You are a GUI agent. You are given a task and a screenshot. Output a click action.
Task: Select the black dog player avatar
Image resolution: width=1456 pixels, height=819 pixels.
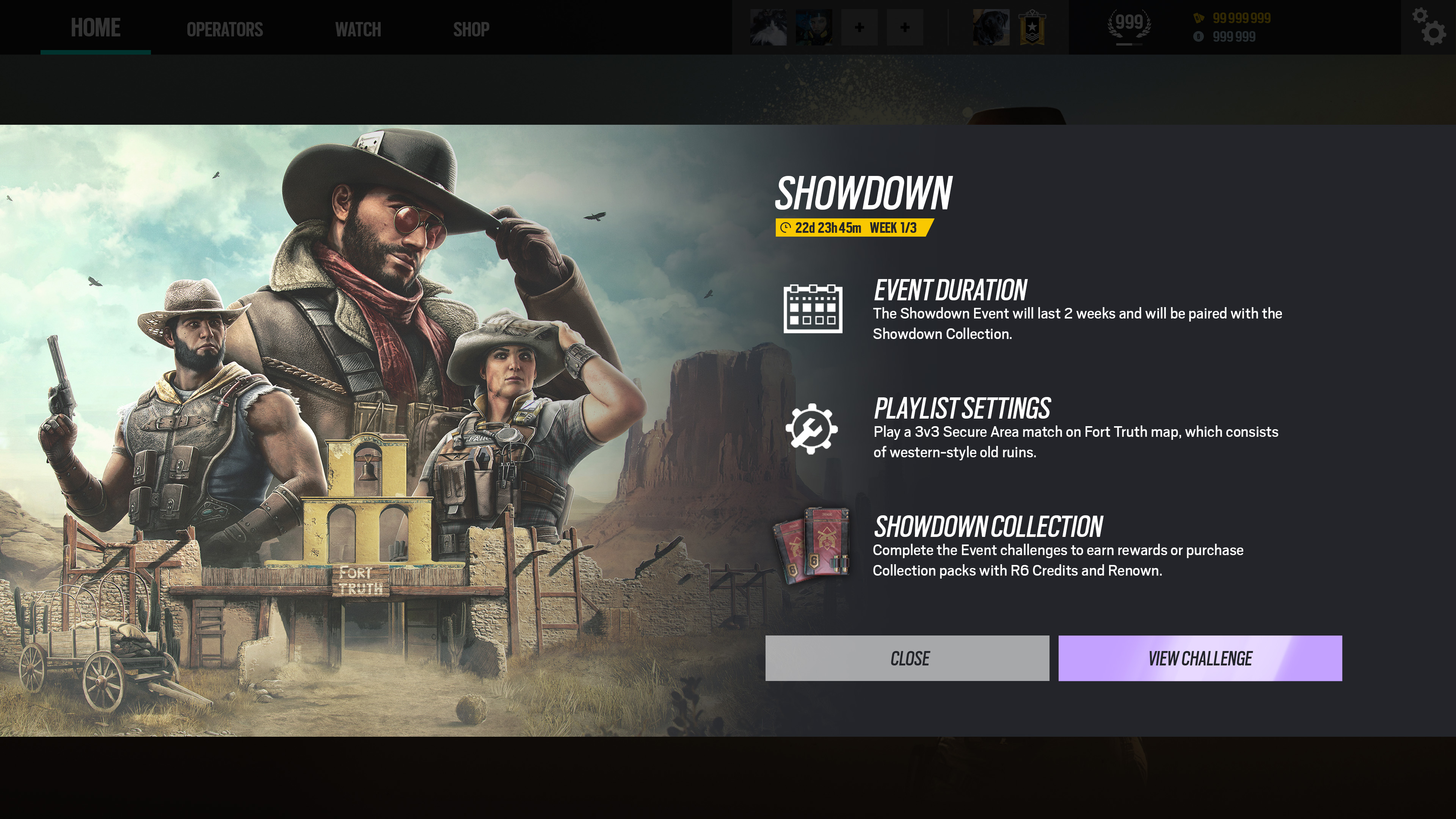pos(990,27)
